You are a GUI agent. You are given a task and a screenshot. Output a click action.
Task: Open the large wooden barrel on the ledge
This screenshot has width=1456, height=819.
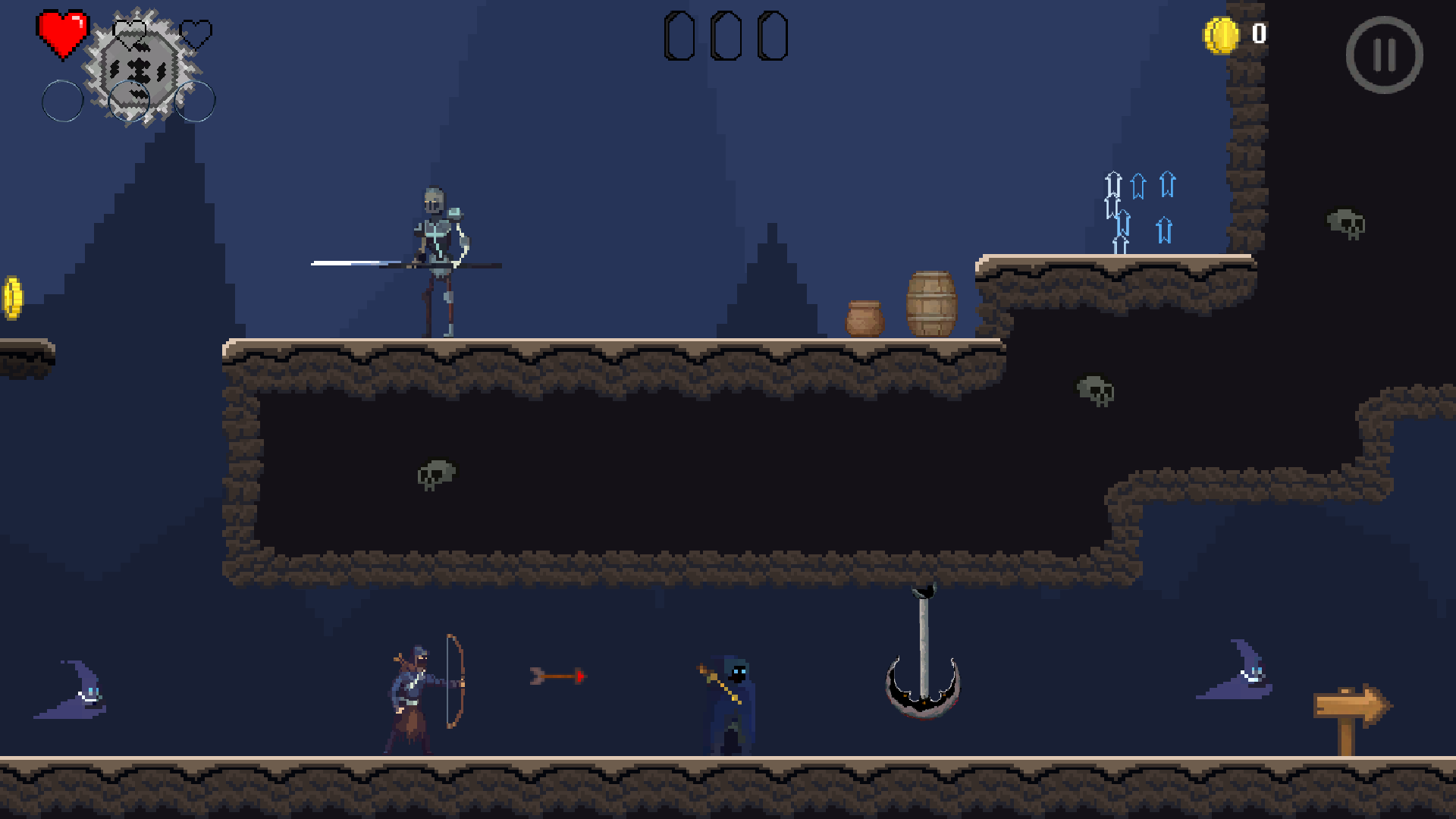930,303
